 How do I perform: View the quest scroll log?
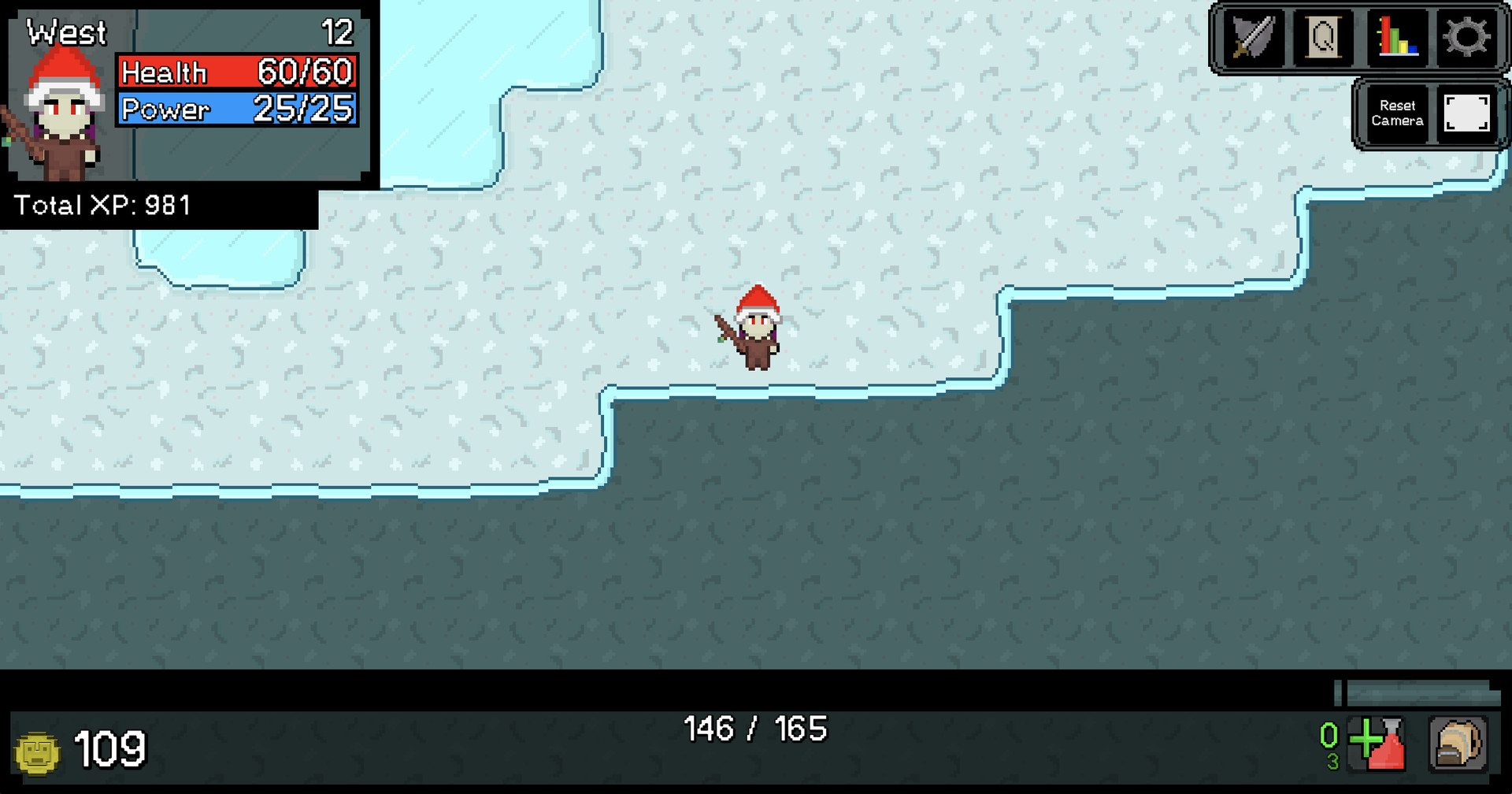point(1325,37)
